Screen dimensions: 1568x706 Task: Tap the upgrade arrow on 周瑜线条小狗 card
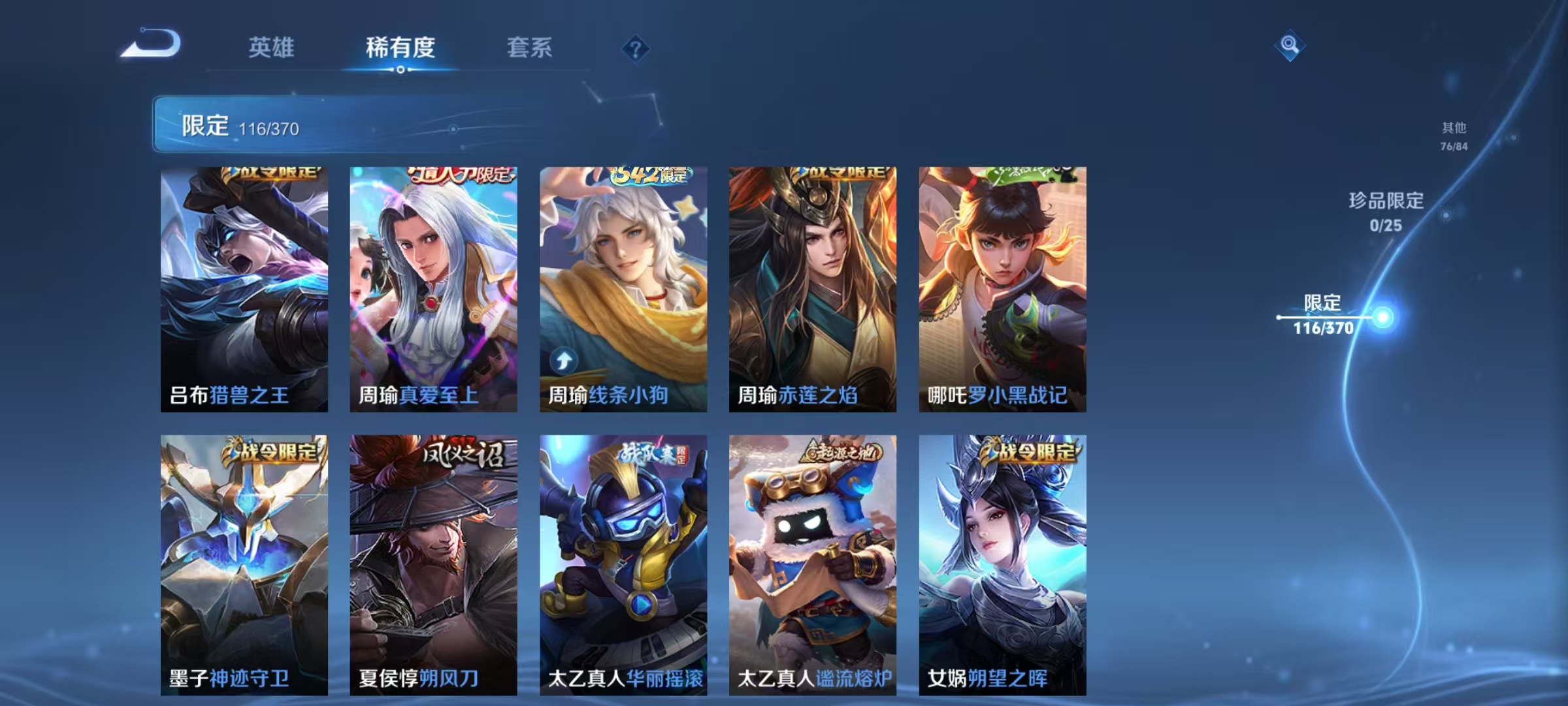click(564, 362)
